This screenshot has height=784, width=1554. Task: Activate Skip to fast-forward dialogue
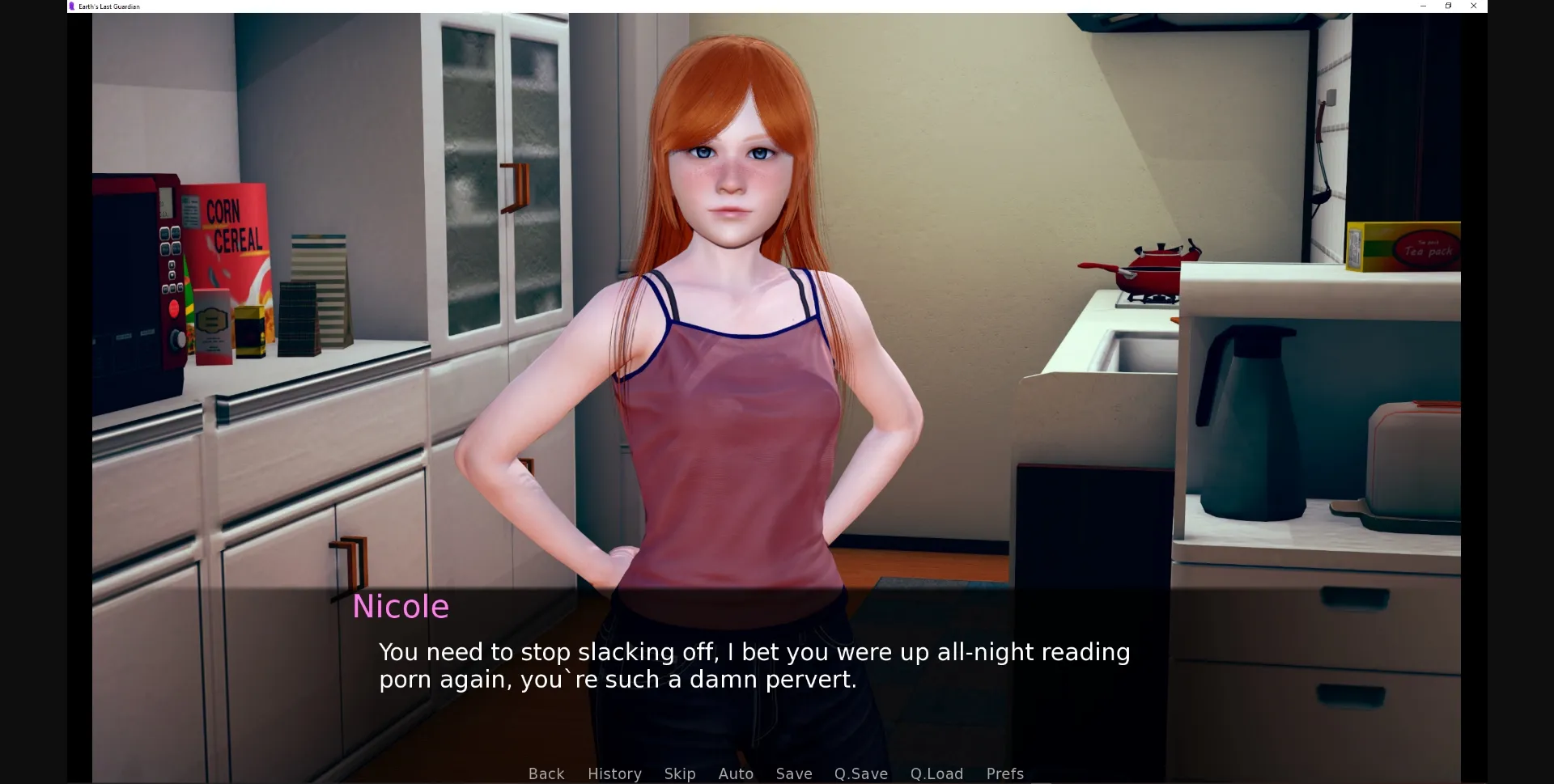click(x=680, y=773)
